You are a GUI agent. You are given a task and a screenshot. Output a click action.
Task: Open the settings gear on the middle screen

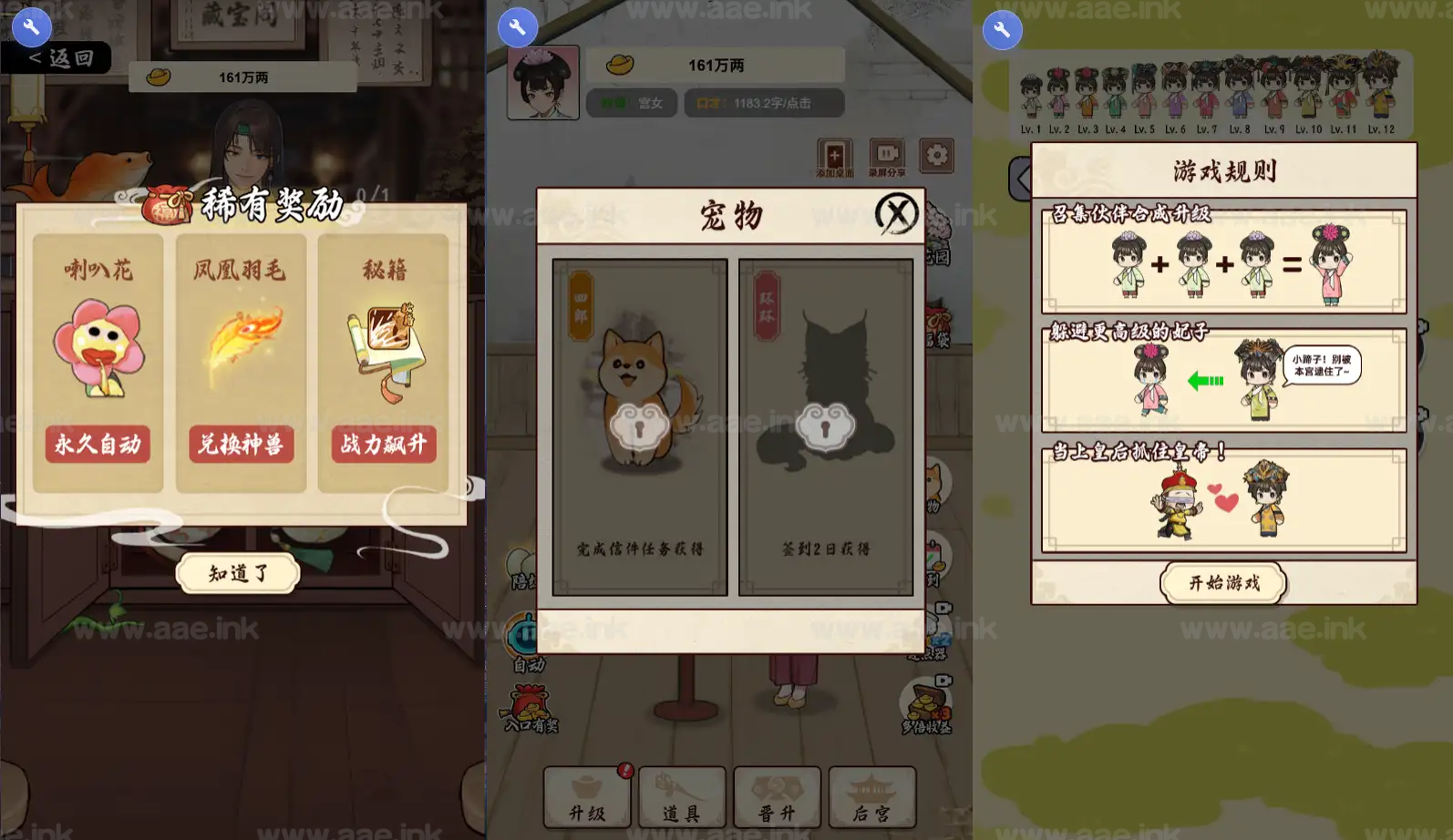click(936, 156)
